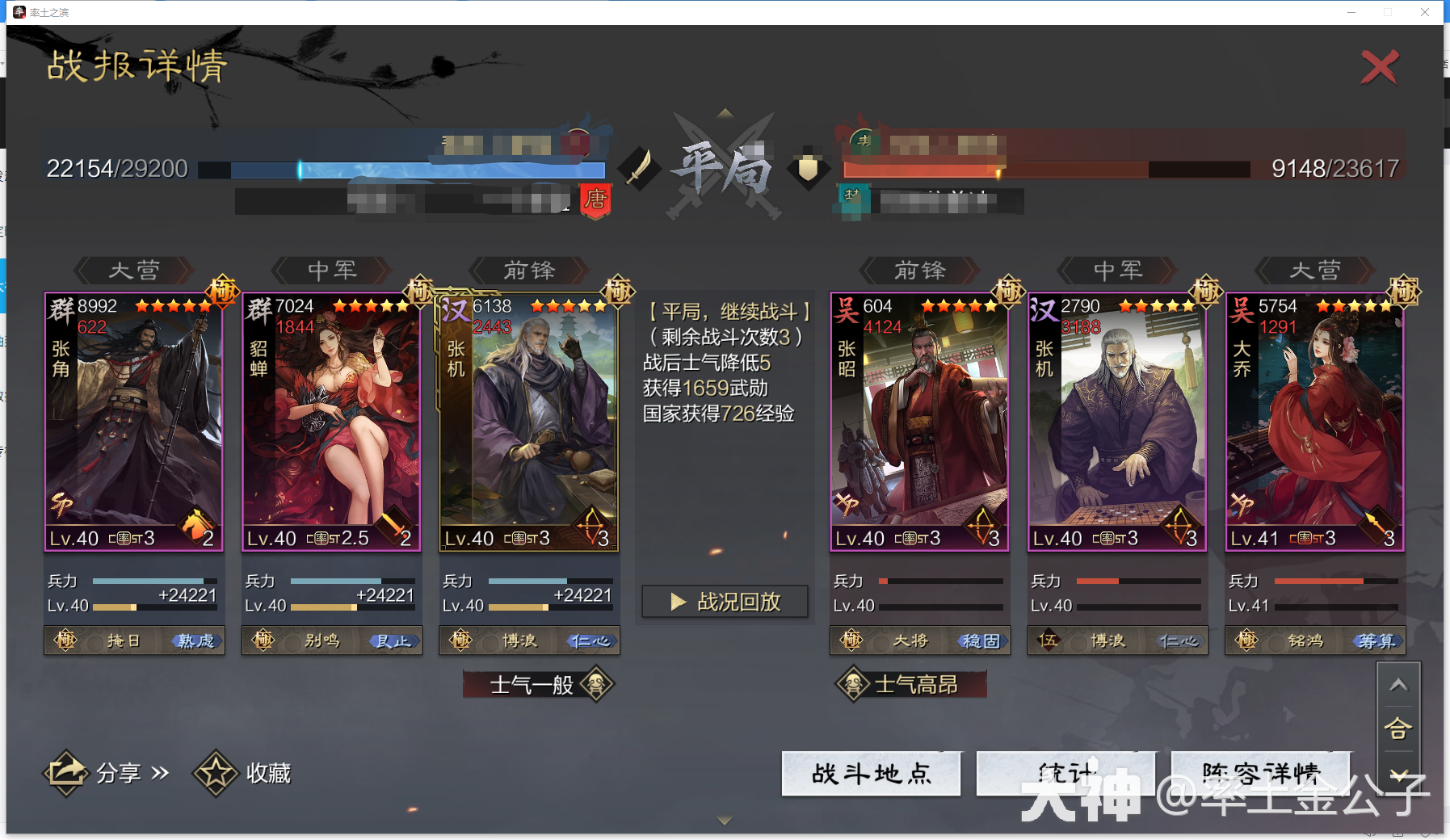Viewport: 1450px width, 840px height.
Task: Expand the up chevron on right side panel
Action: 1400,684
